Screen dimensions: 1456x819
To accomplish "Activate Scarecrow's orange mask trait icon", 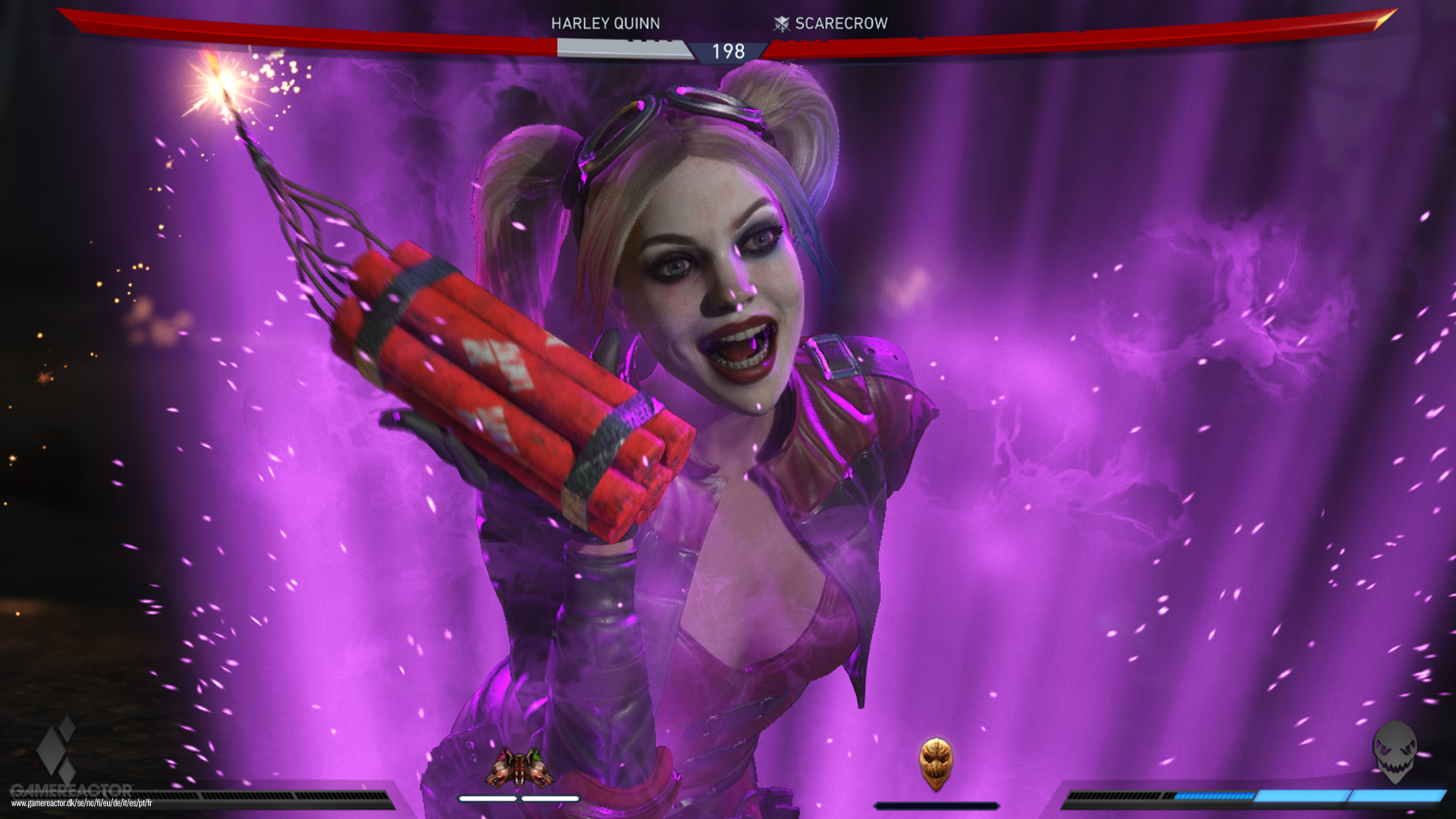I will tap(936, 763).
